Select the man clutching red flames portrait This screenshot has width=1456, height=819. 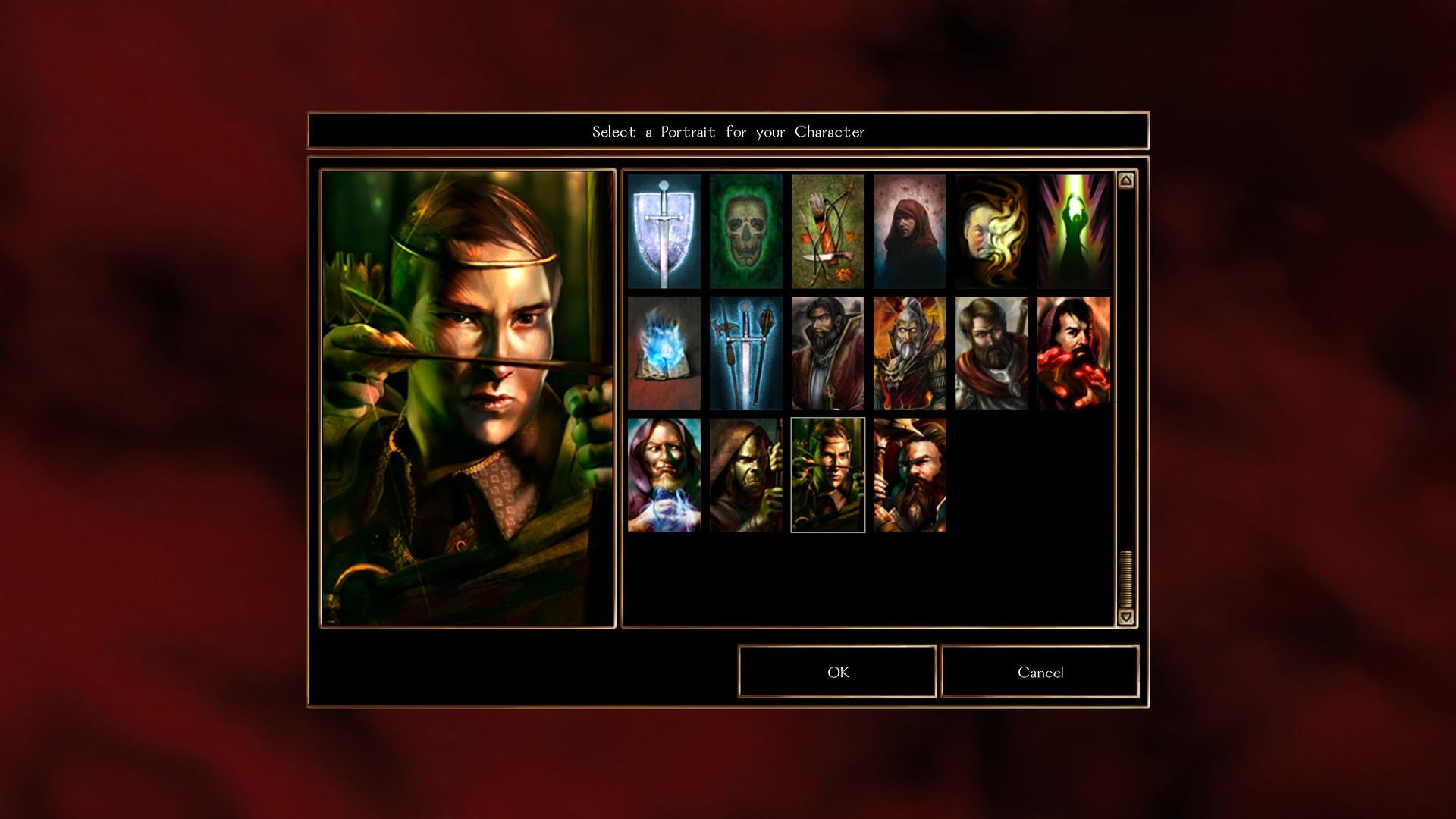tap(1073, 353)
